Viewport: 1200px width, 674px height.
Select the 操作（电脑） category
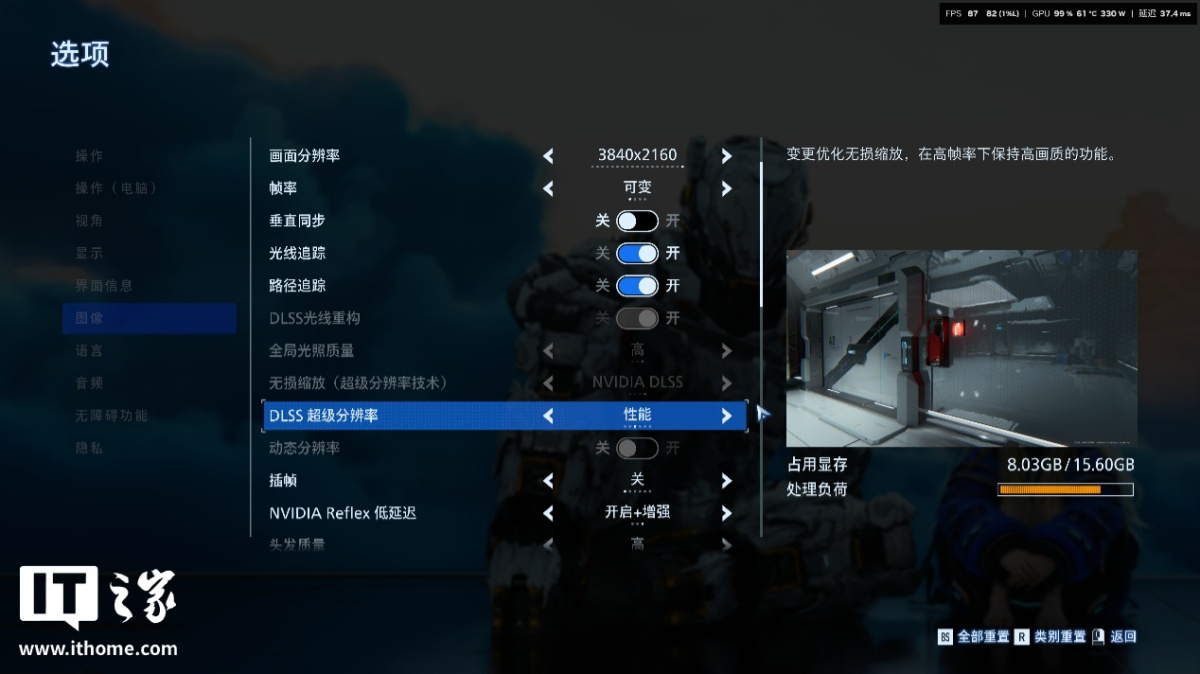click(117, 188)
